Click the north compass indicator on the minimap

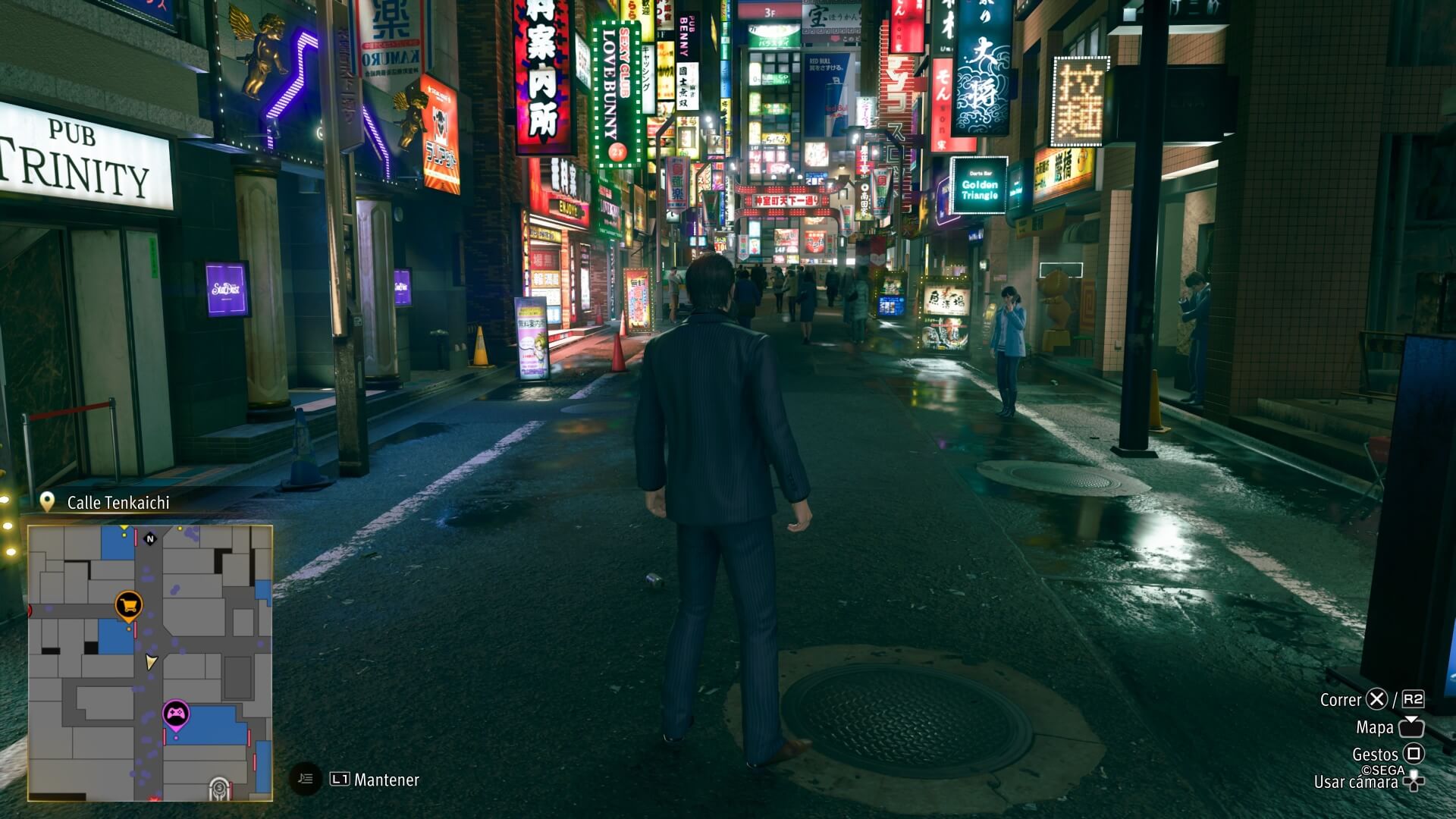[x=150, y=538]
